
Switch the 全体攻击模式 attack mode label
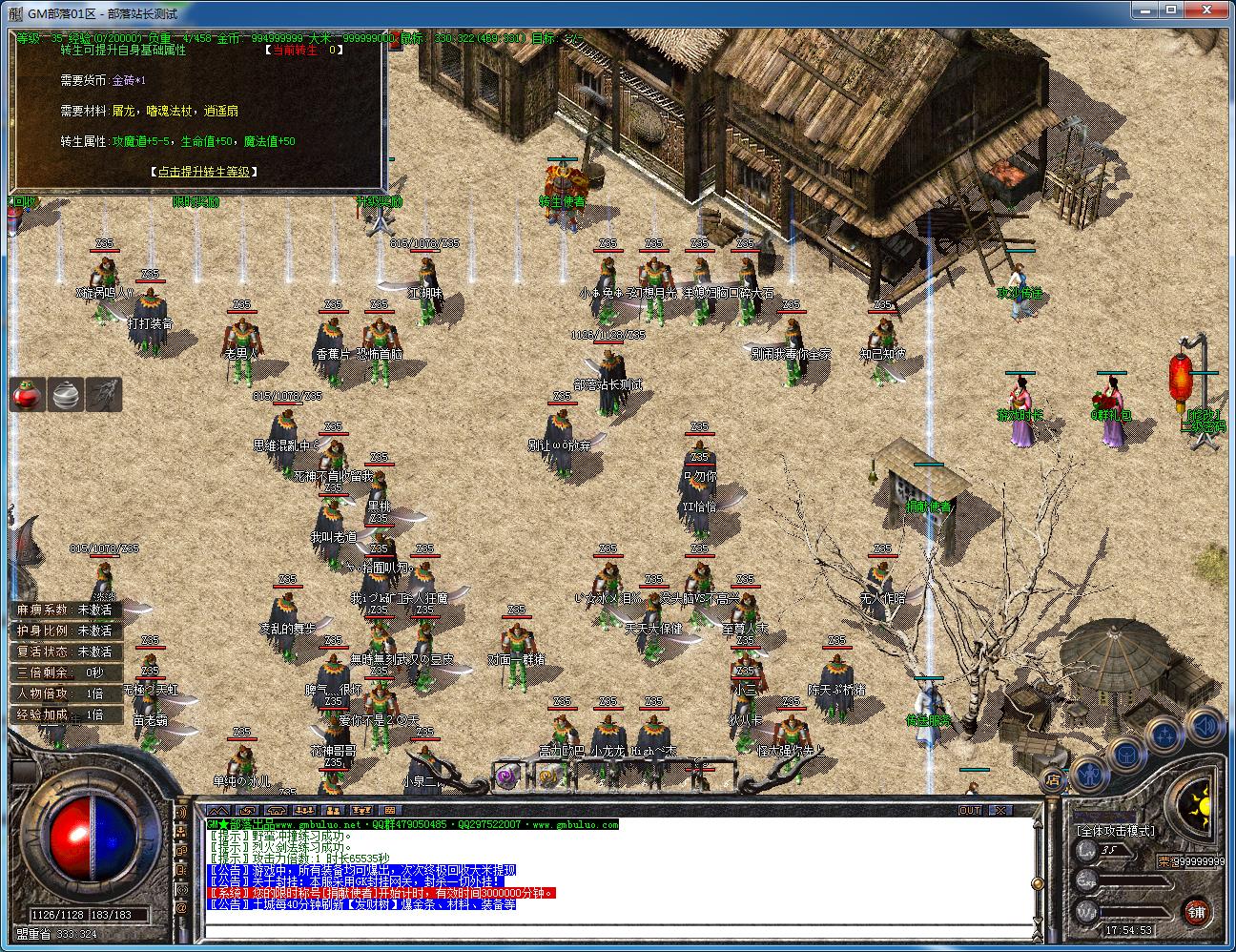click(x=1114, y=831)
